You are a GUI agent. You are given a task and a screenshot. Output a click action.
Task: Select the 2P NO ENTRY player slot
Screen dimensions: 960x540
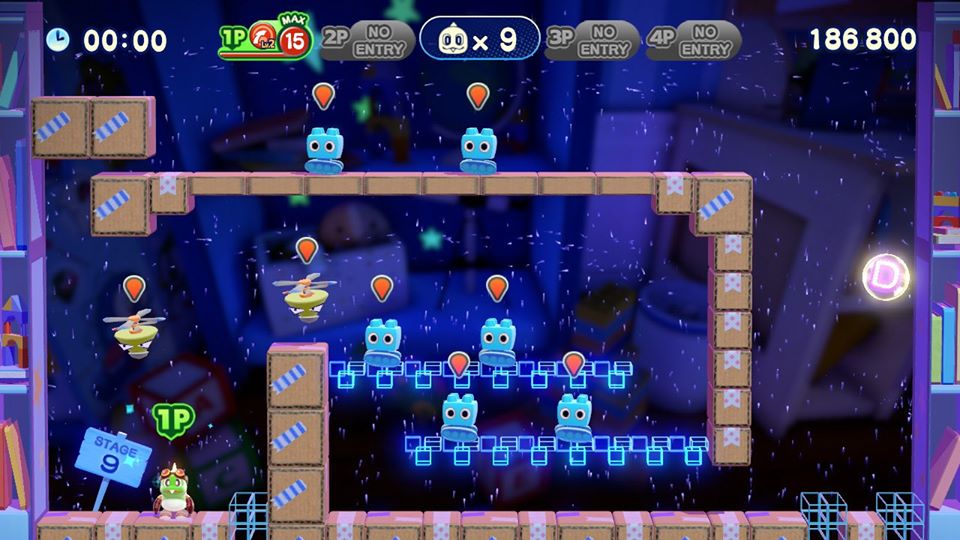tap(367, 40)
